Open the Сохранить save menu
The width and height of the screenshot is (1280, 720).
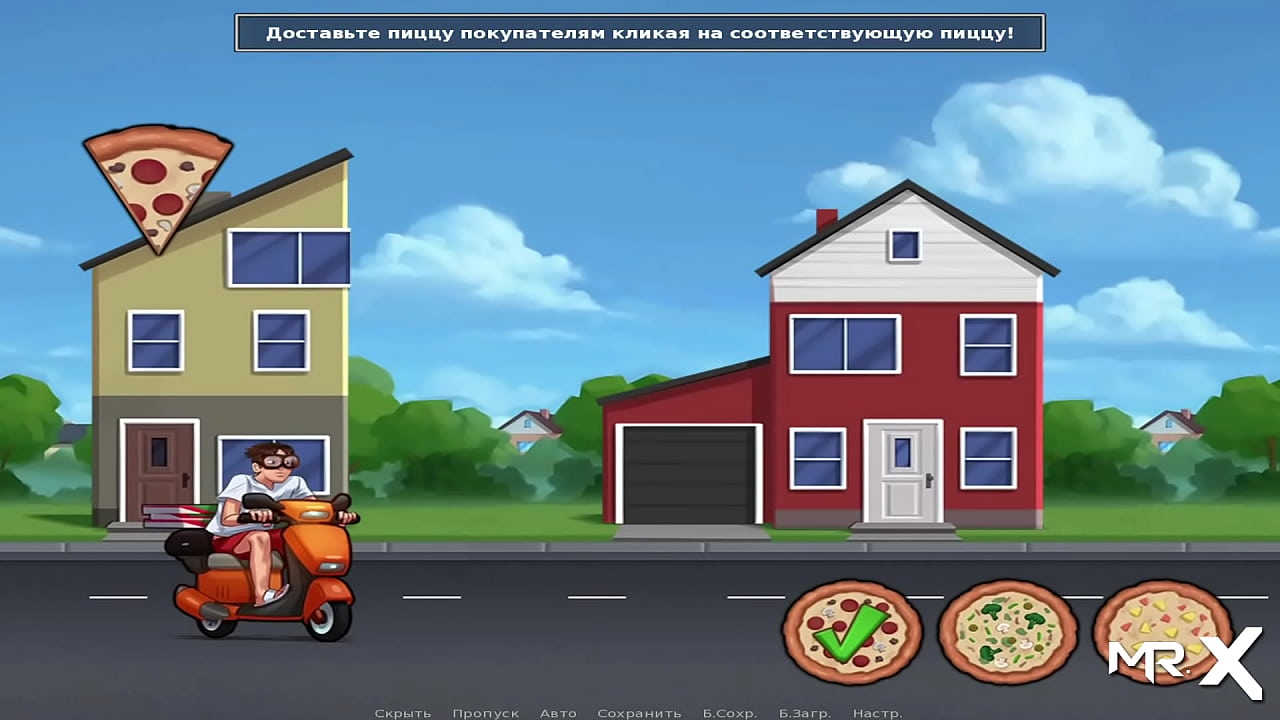(639, 713)
